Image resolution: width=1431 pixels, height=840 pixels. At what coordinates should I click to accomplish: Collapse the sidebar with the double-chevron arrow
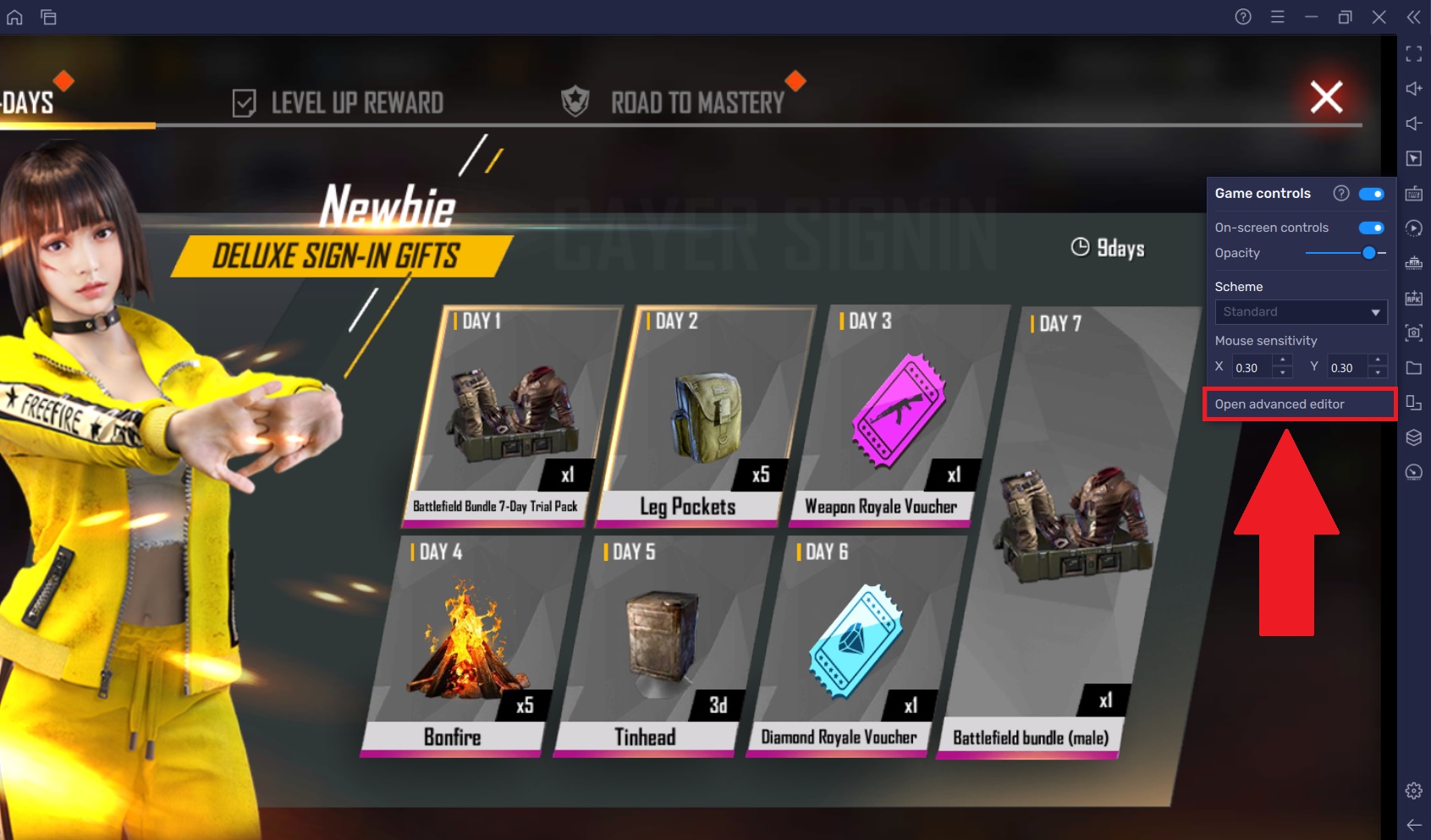[1414, 17]
